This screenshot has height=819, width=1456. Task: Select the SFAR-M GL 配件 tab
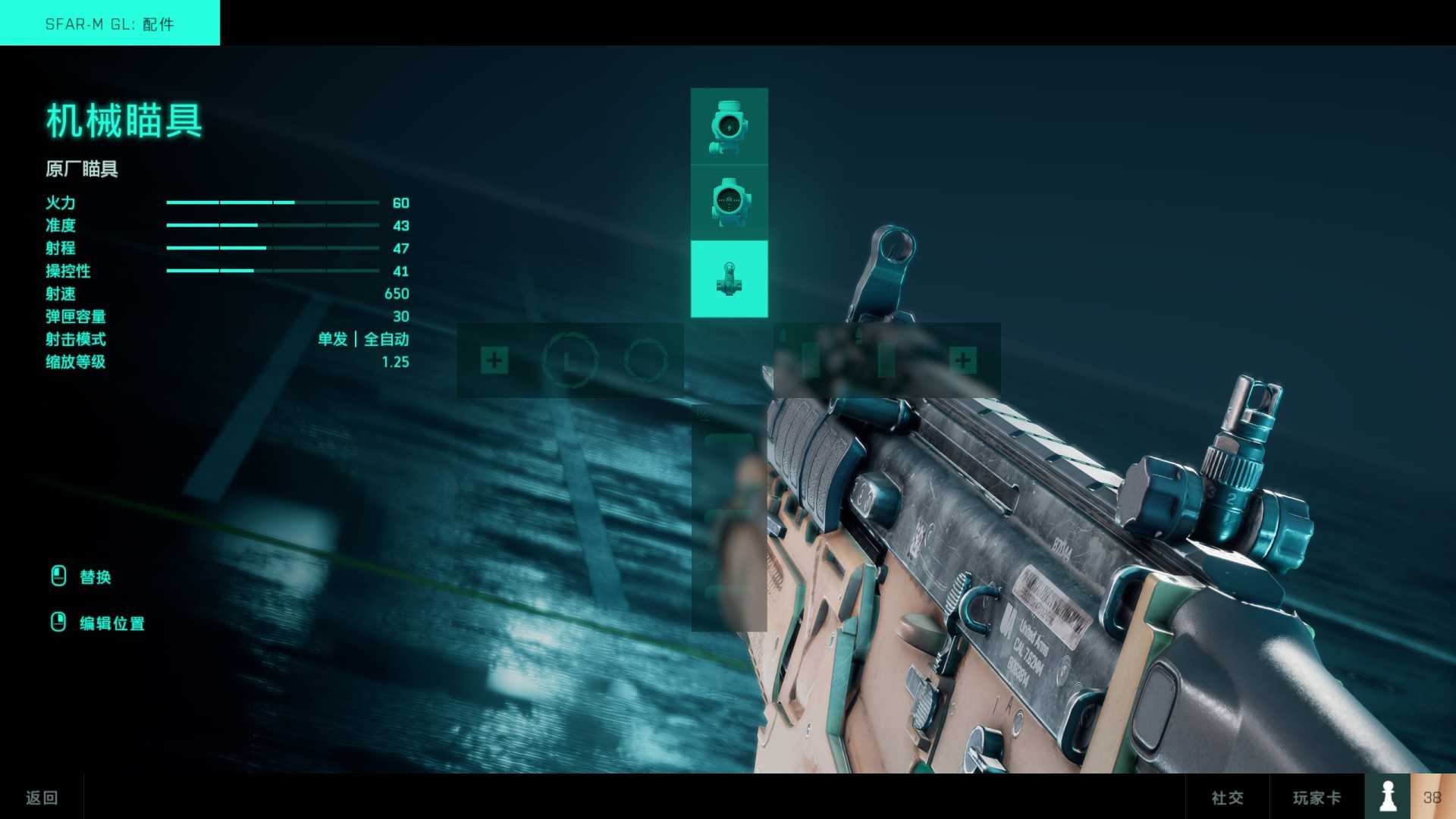click(x=110, y=24)
